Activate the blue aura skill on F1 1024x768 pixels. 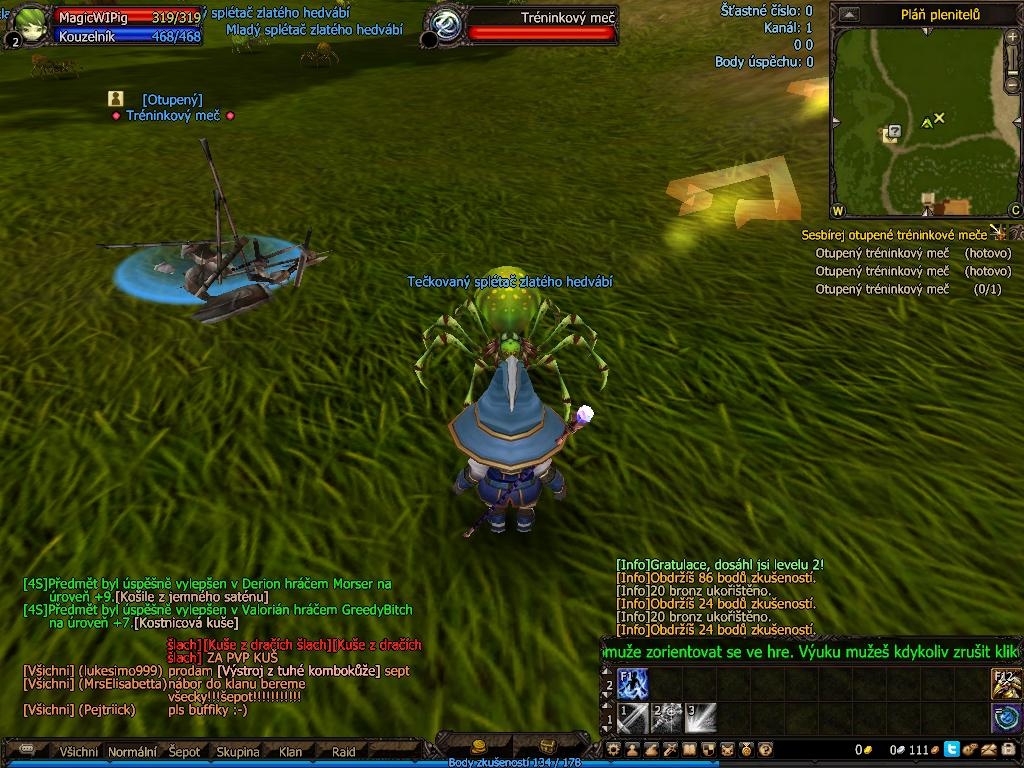(x=633, y=684)
